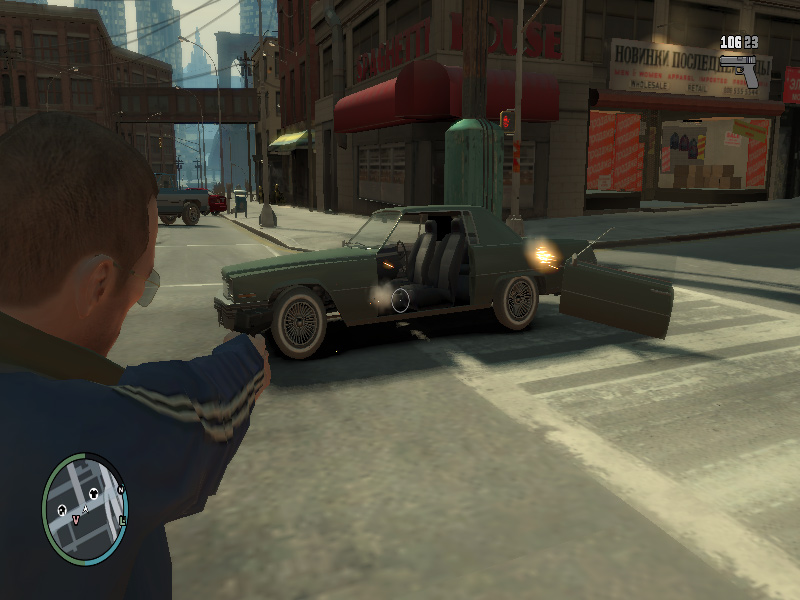The height and width of the screenshot is (600, 800).
Task: Open the circular minimap radar
Action: [x=85, y=508]
